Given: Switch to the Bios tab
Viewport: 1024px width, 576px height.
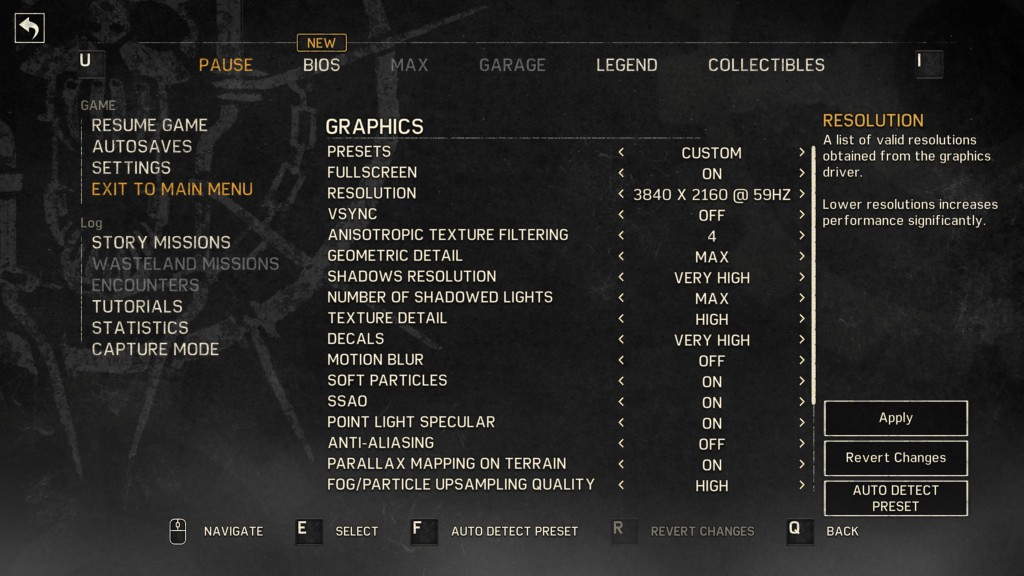Looking at the screenshot, I should [x=321, y=65].
